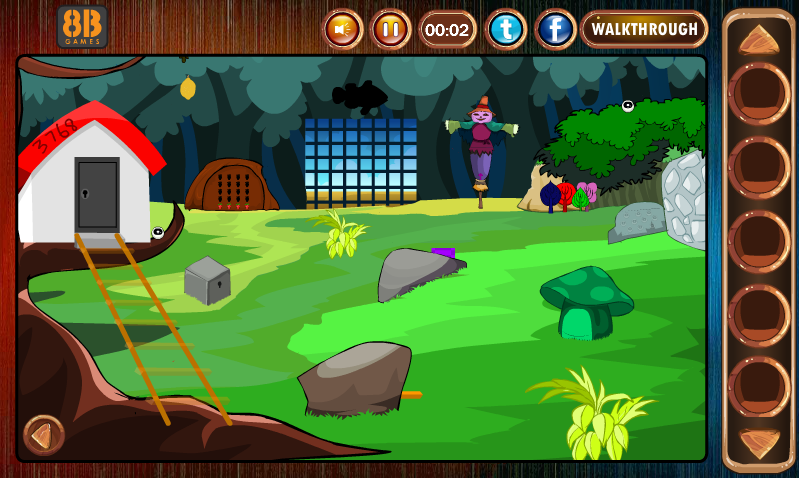Open the Walkthrough
Viewport: 799px width, 478px height.
pyautogui.click(x=644, y=29)
